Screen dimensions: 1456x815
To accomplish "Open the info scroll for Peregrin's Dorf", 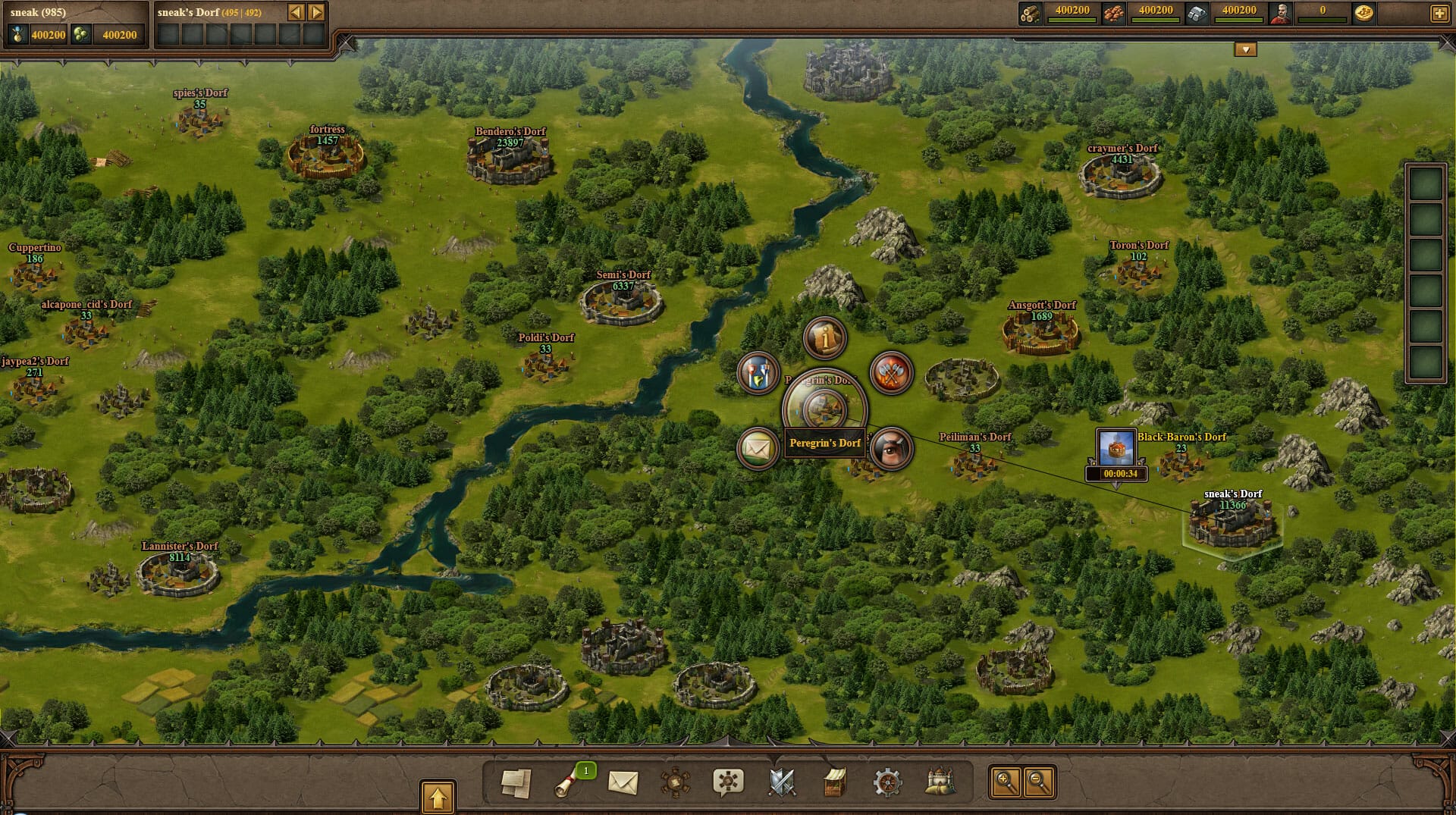I will (824, 337).
